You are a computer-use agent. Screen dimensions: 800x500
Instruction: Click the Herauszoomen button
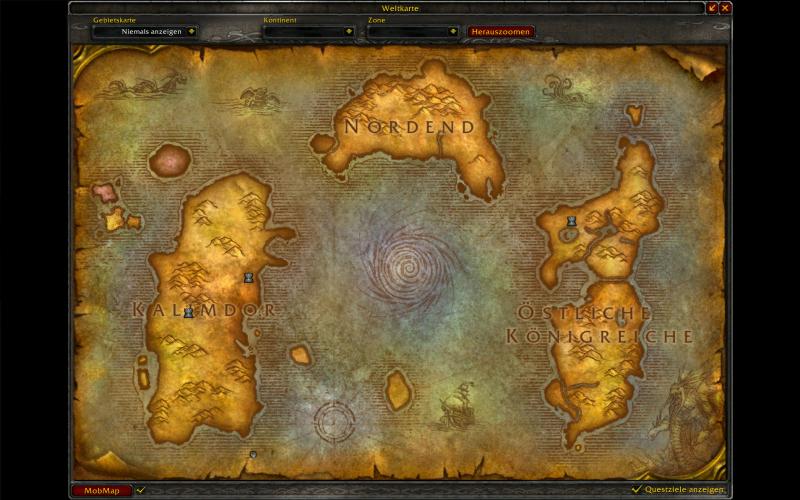tap(500, 31)
